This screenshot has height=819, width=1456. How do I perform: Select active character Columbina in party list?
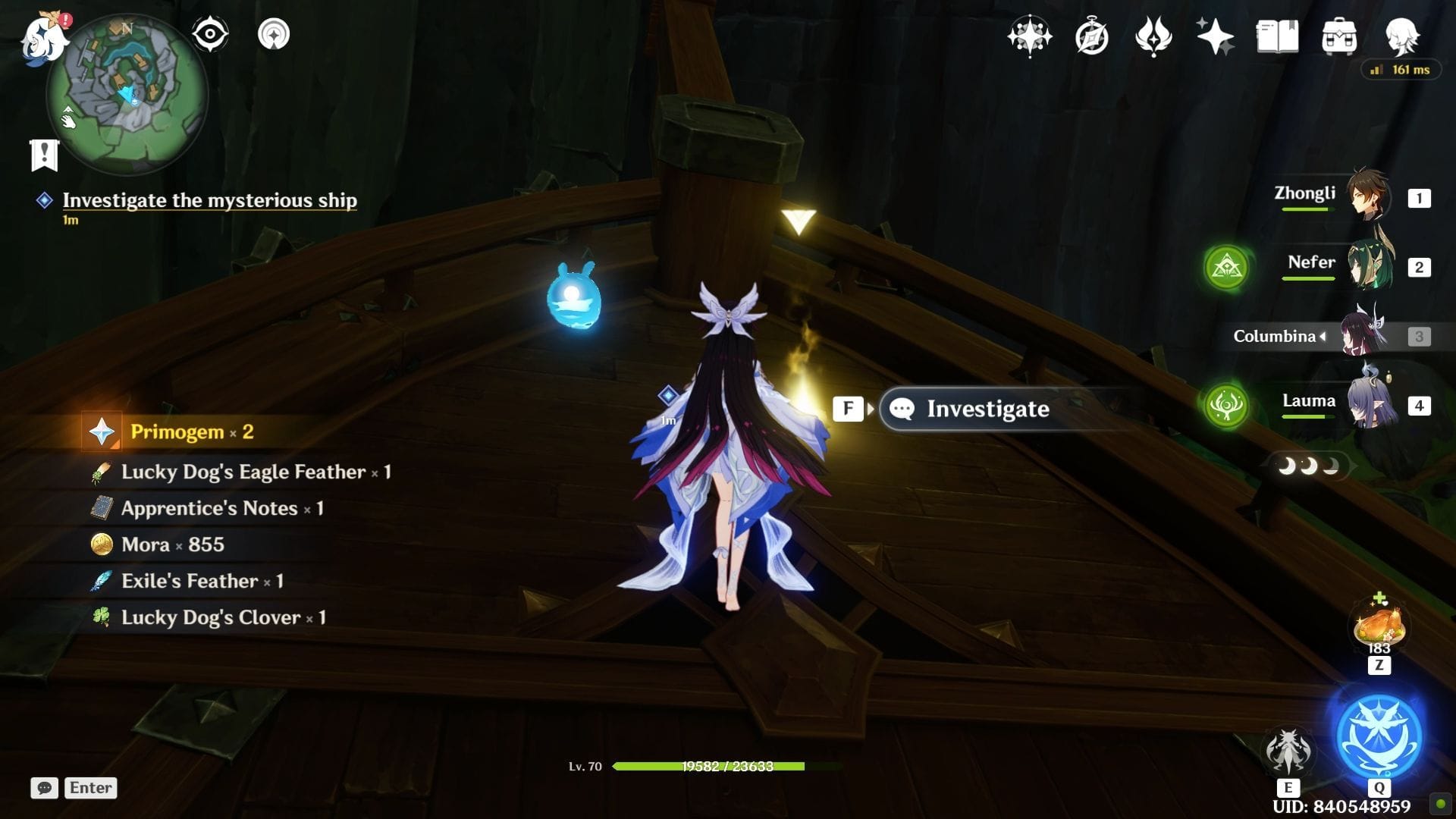tap(1363, 335)
